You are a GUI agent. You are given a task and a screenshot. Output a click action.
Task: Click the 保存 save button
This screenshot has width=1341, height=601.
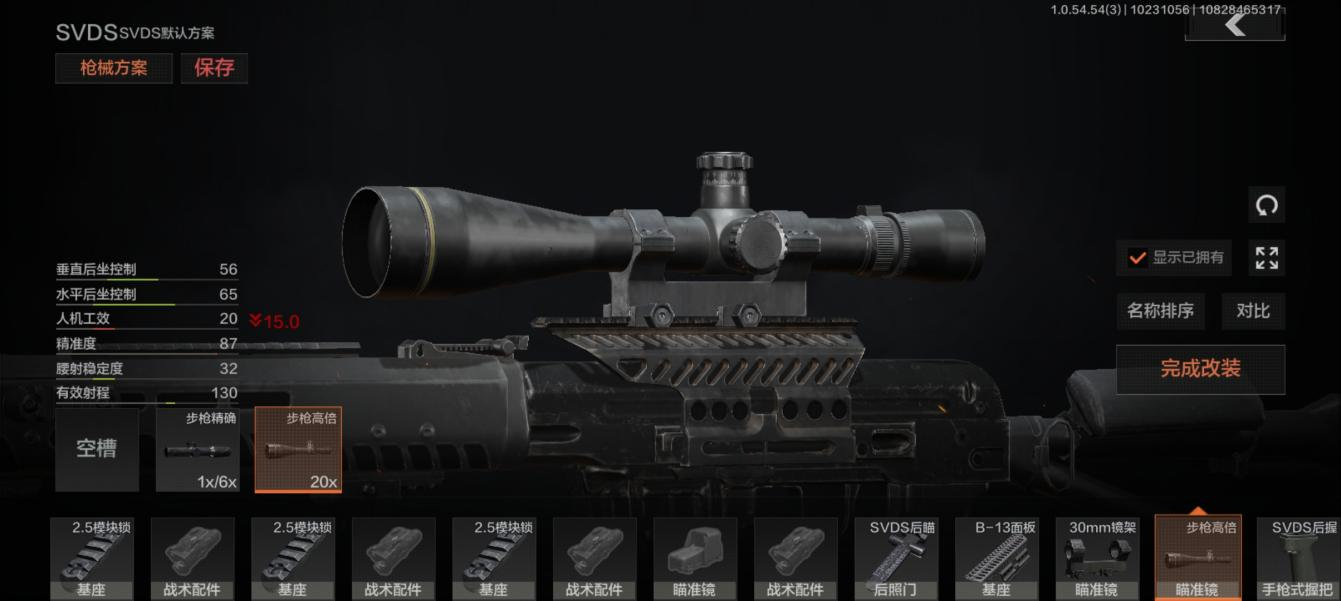point(214,68)
